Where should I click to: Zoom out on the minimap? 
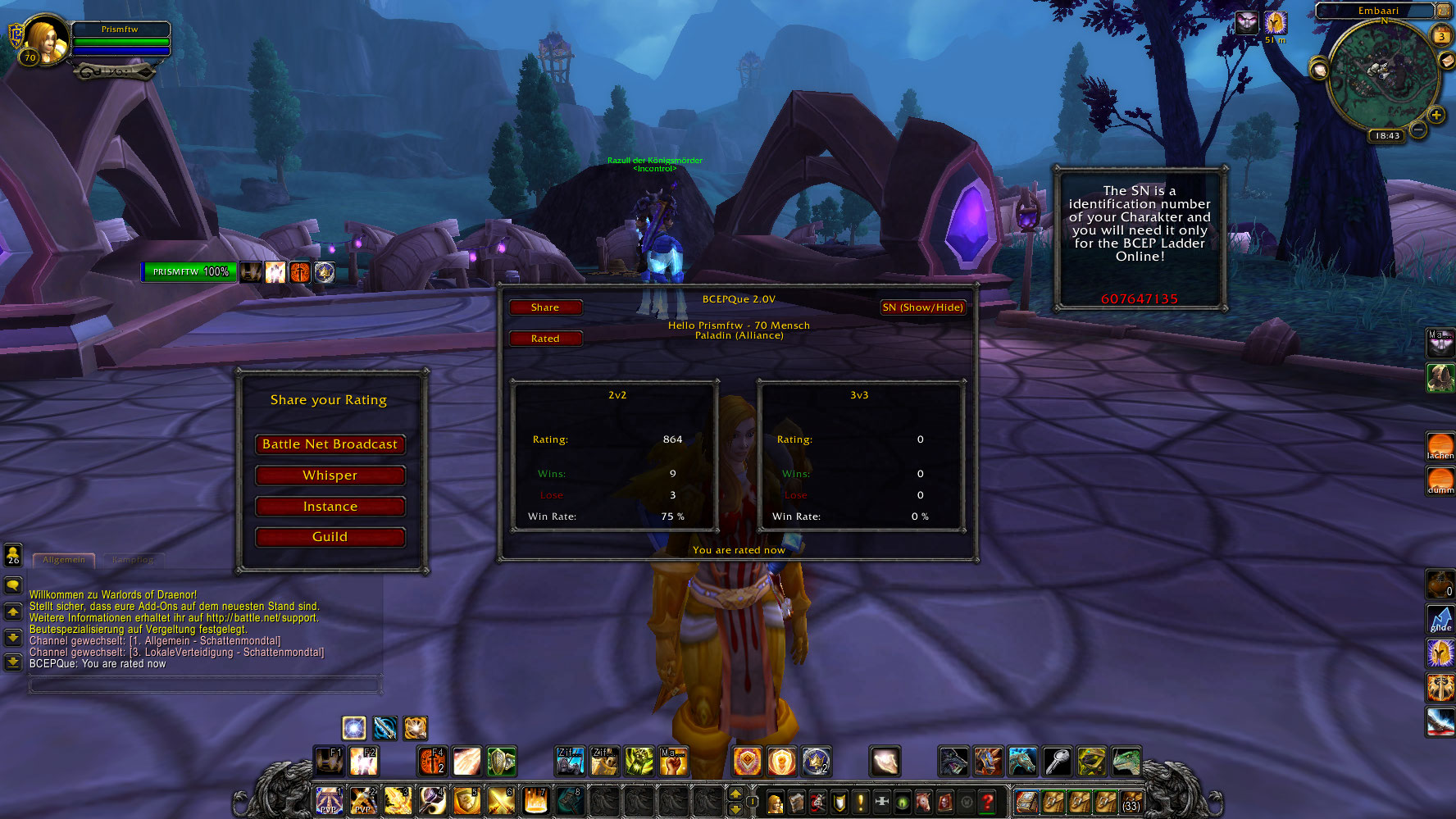pos(1418,130)
